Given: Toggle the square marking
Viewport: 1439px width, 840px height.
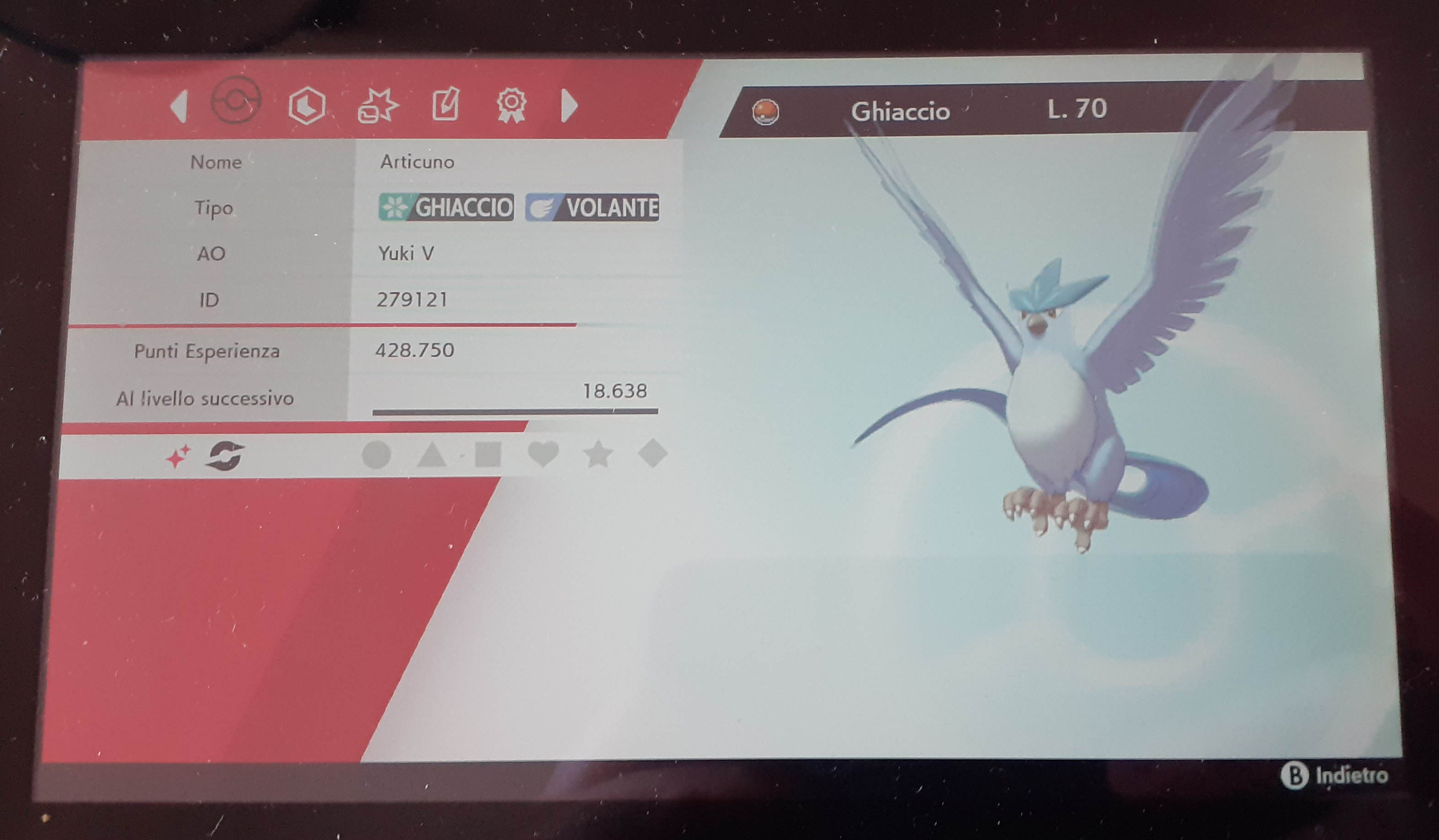Looking at the screenshot, I should (487, 454).
